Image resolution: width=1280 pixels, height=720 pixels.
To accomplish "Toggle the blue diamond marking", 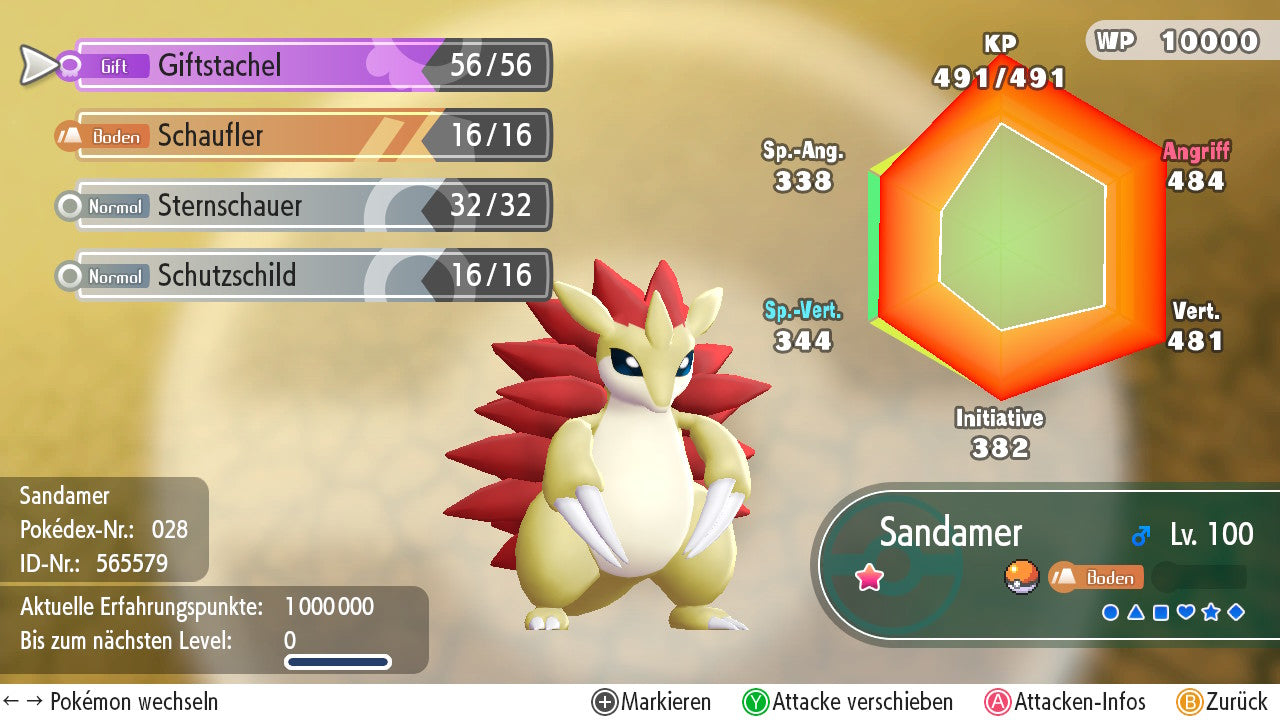I will [x=1236, y=612].
